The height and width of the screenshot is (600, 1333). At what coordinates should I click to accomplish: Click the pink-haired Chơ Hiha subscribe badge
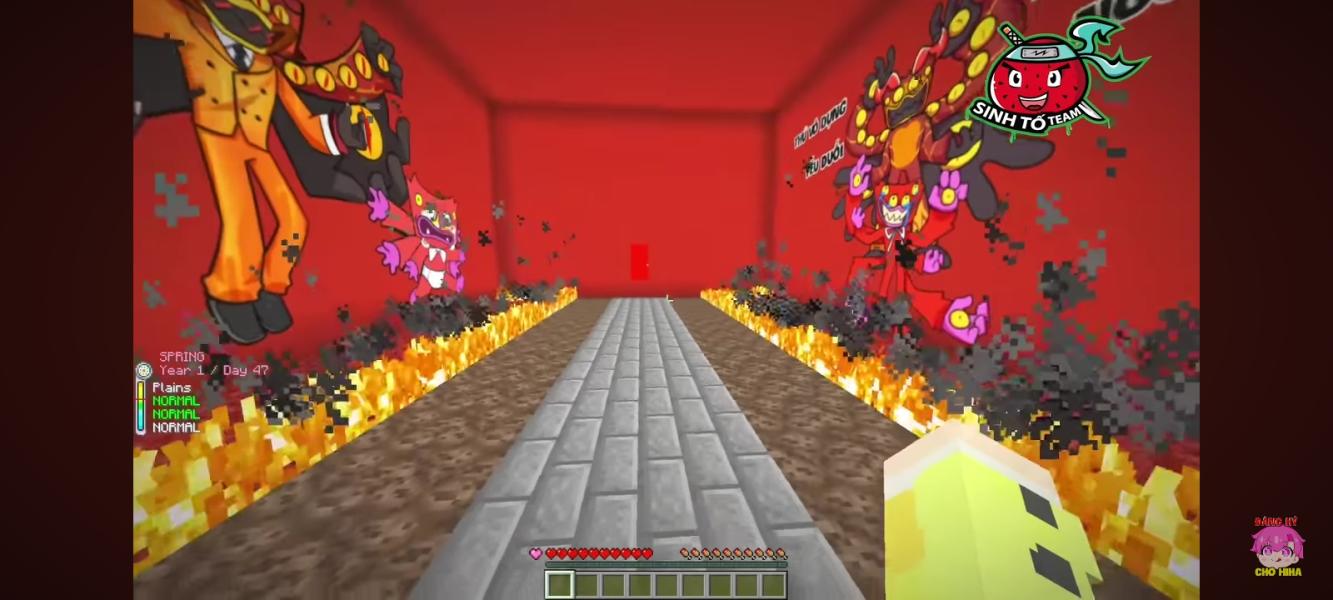(1276, 547)
